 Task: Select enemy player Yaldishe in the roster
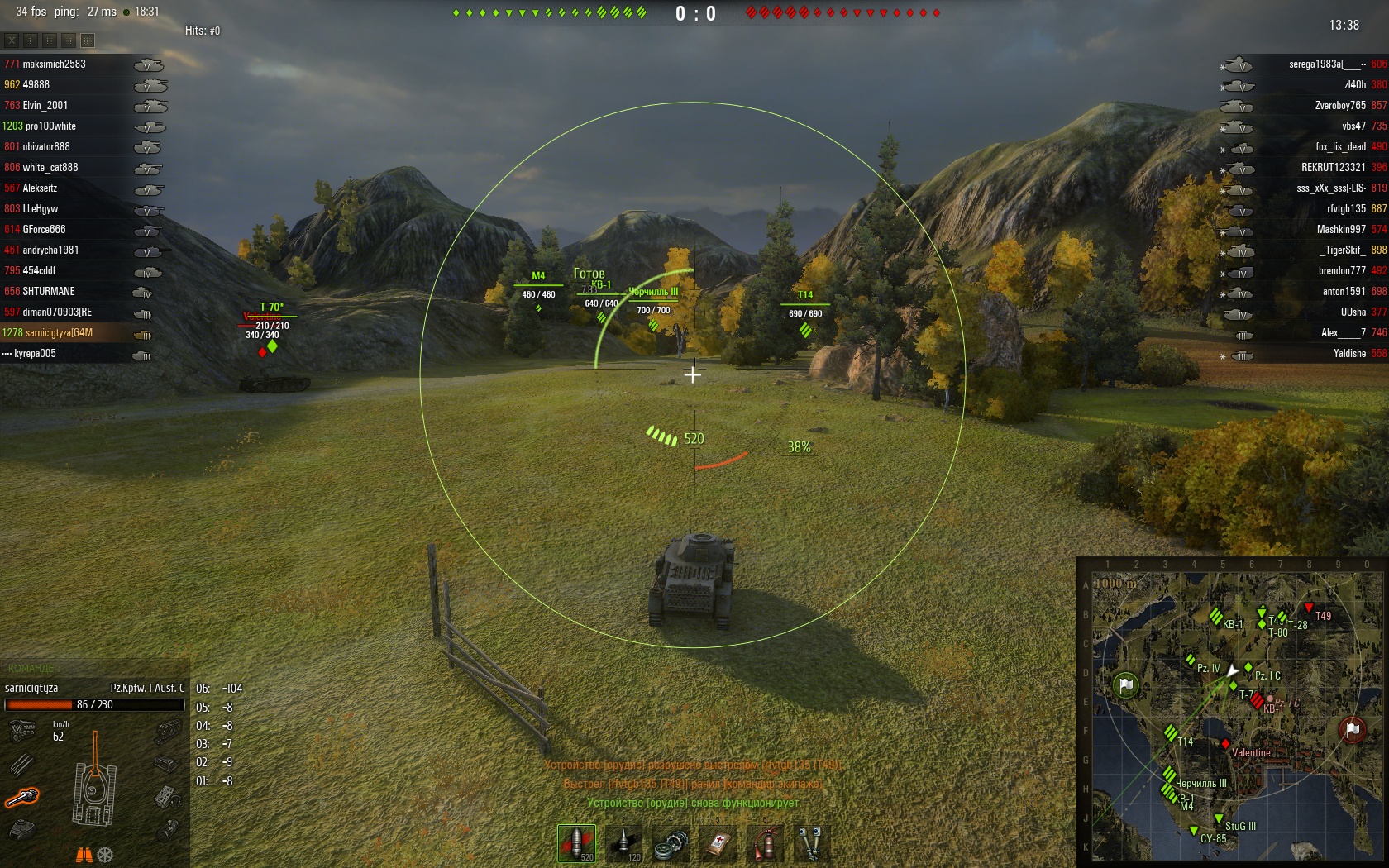(x=1349, y=354)
